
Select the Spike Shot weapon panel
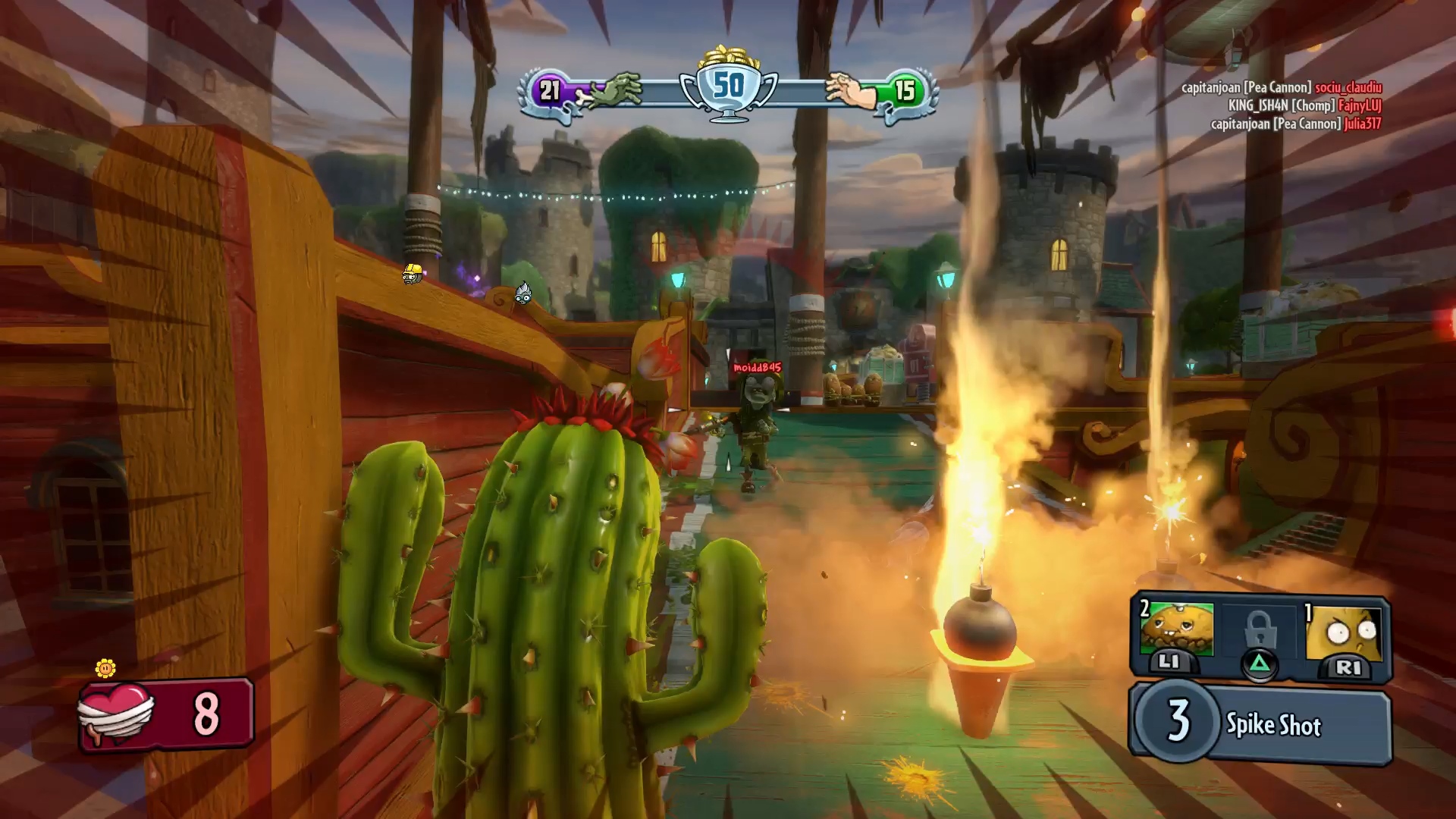[x=1260, y=723]
